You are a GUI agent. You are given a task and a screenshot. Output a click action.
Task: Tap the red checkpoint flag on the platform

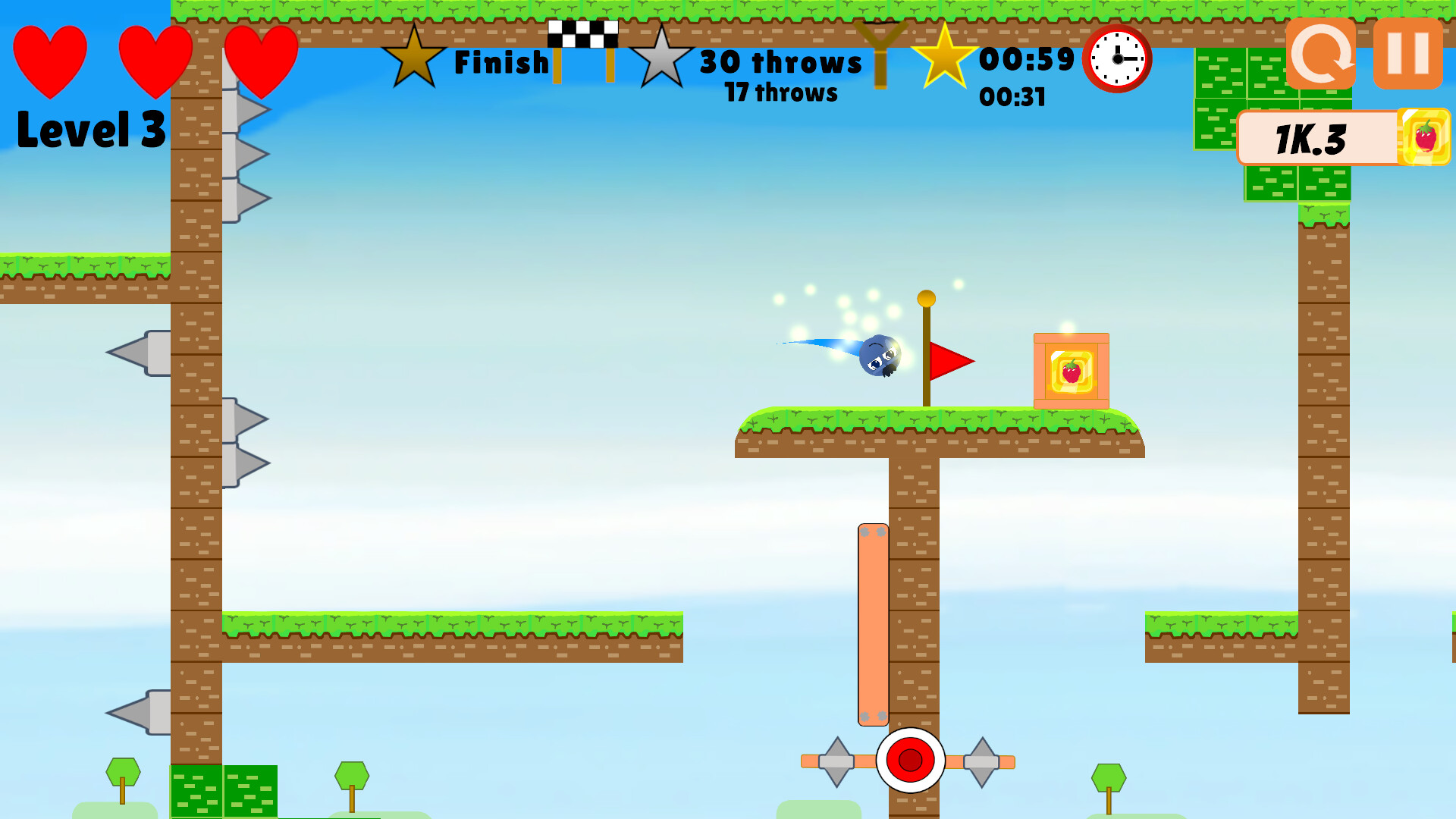tap(949, 362)
